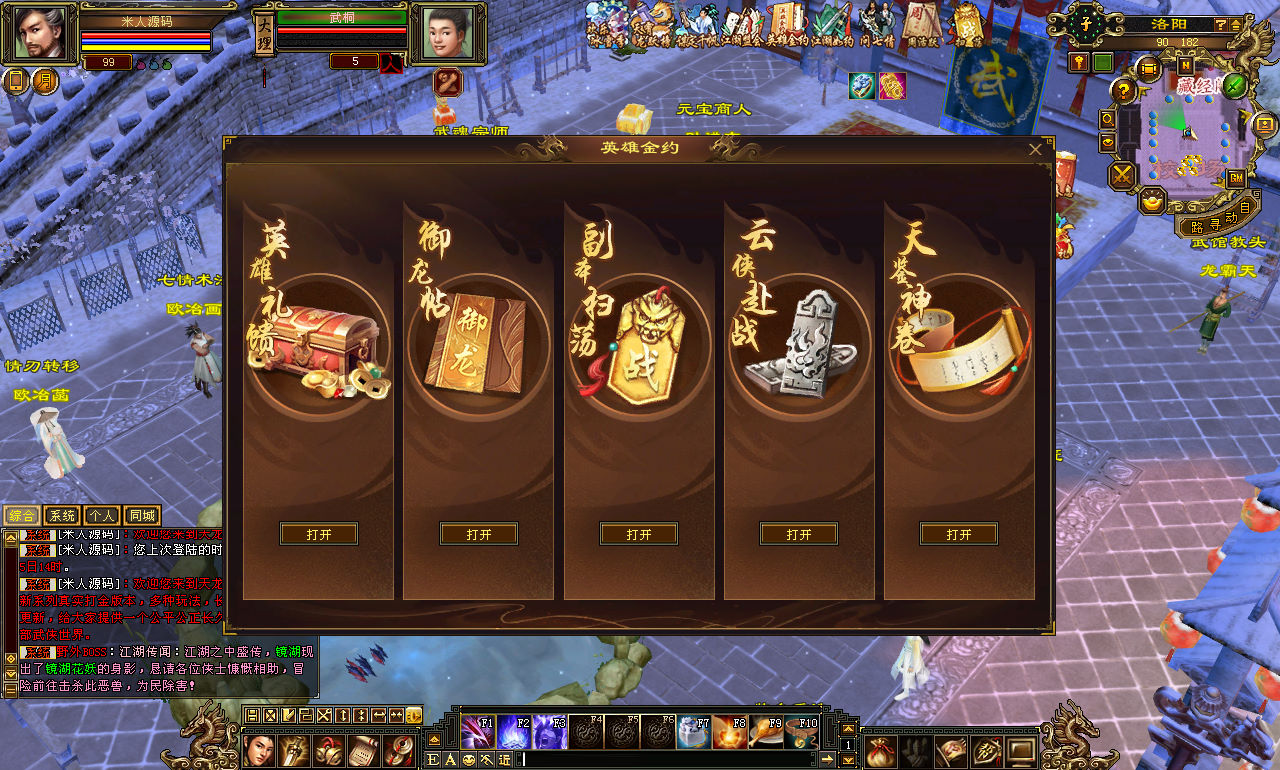The image size is (1280, 770).
Task: Show the 综合 chat tab
Action: [22, 516]
